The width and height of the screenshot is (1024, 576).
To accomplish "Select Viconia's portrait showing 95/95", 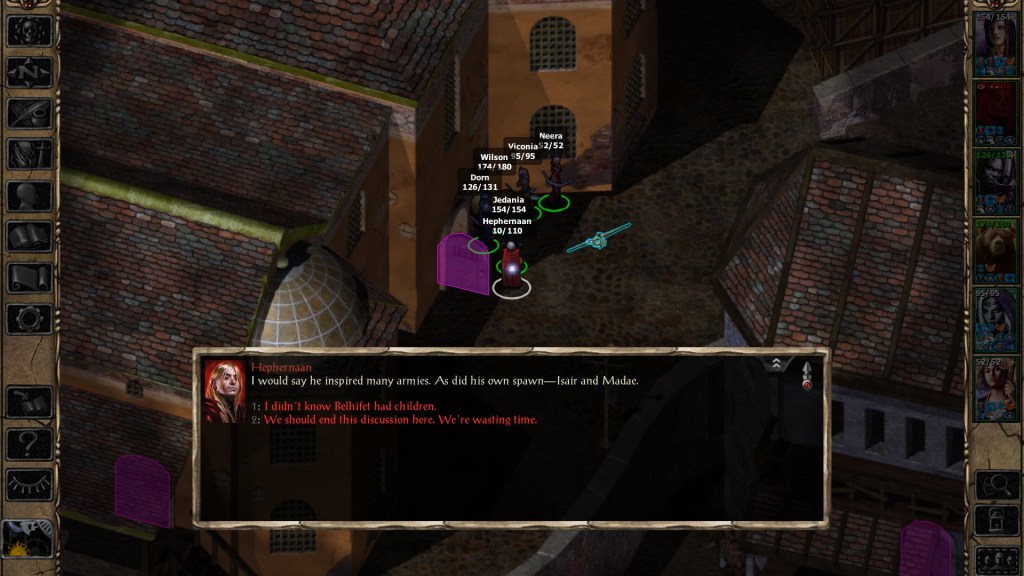I will point(996,319).
